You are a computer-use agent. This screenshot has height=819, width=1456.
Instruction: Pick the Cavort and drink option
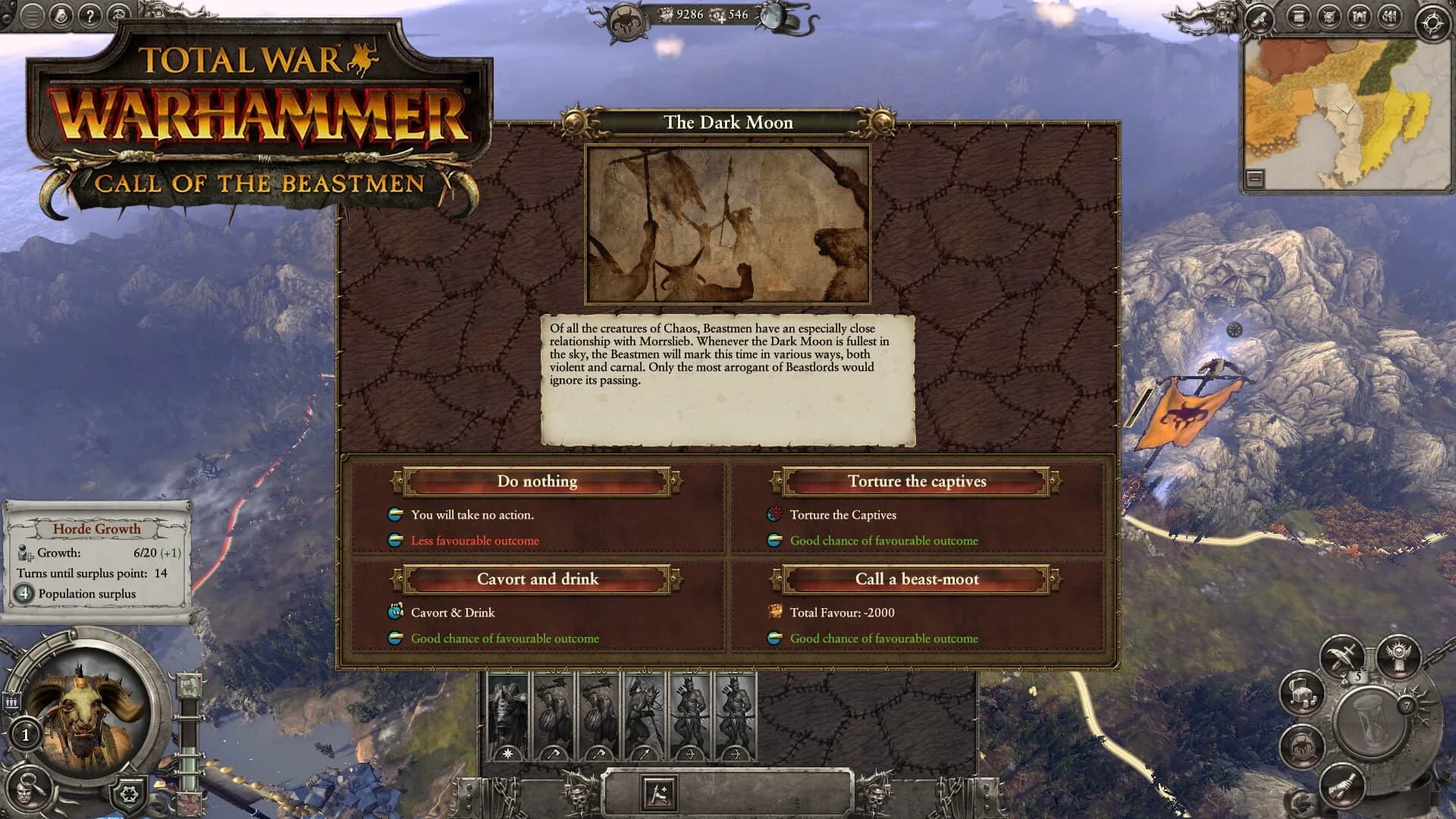536,579
